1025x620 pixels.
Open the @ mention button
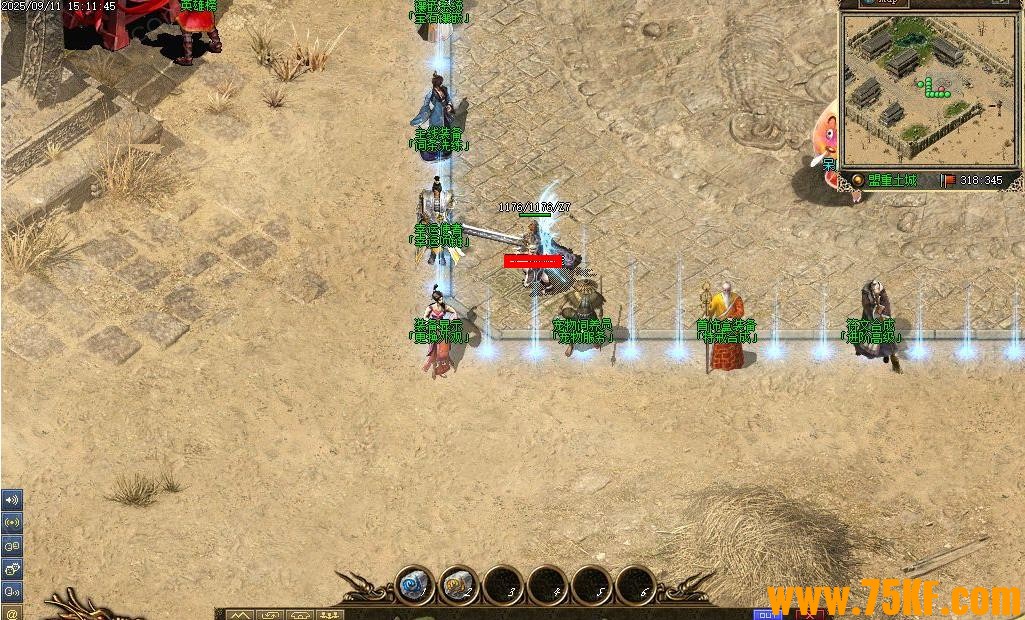(x=12, y=611)
